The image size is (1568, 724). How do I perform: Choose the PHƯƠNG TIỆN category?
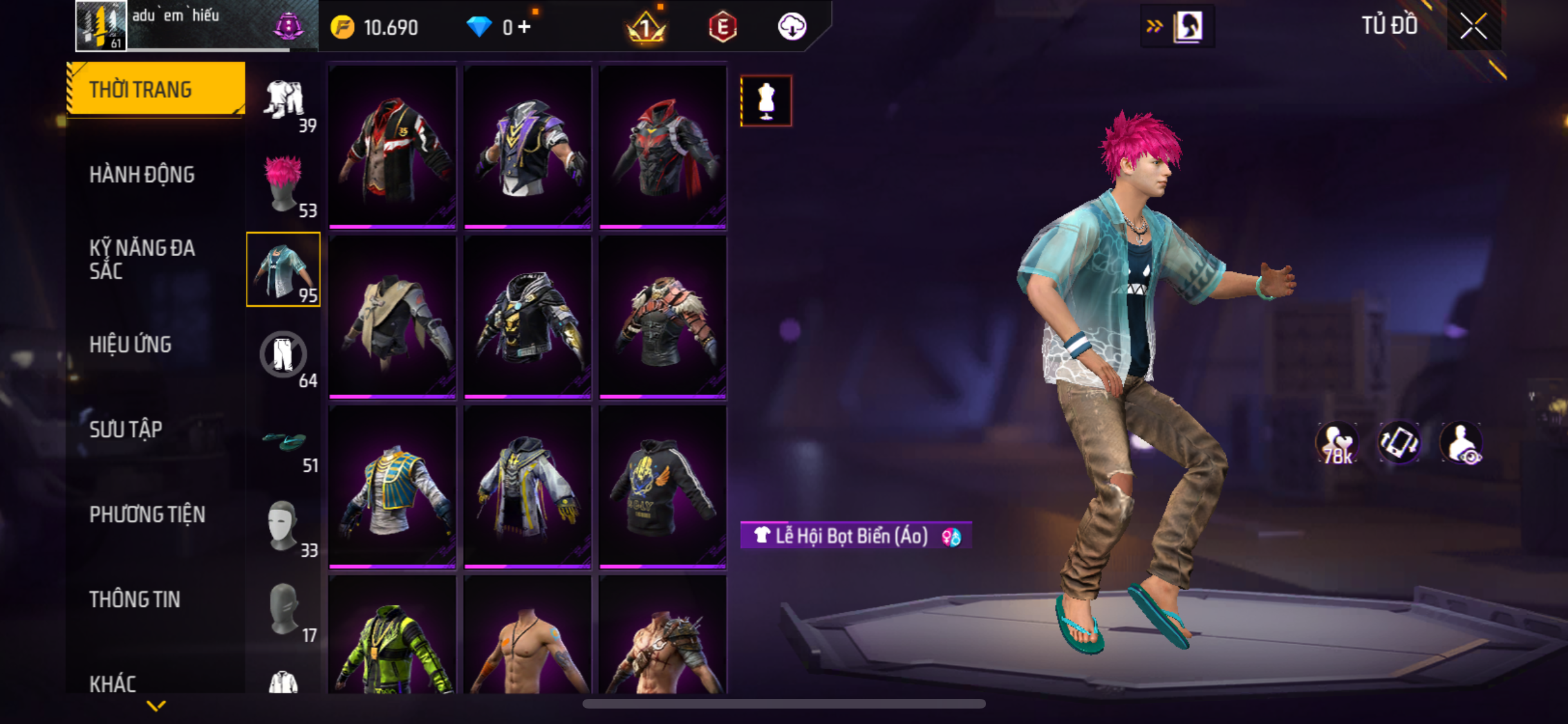click(x=147, y=514)
